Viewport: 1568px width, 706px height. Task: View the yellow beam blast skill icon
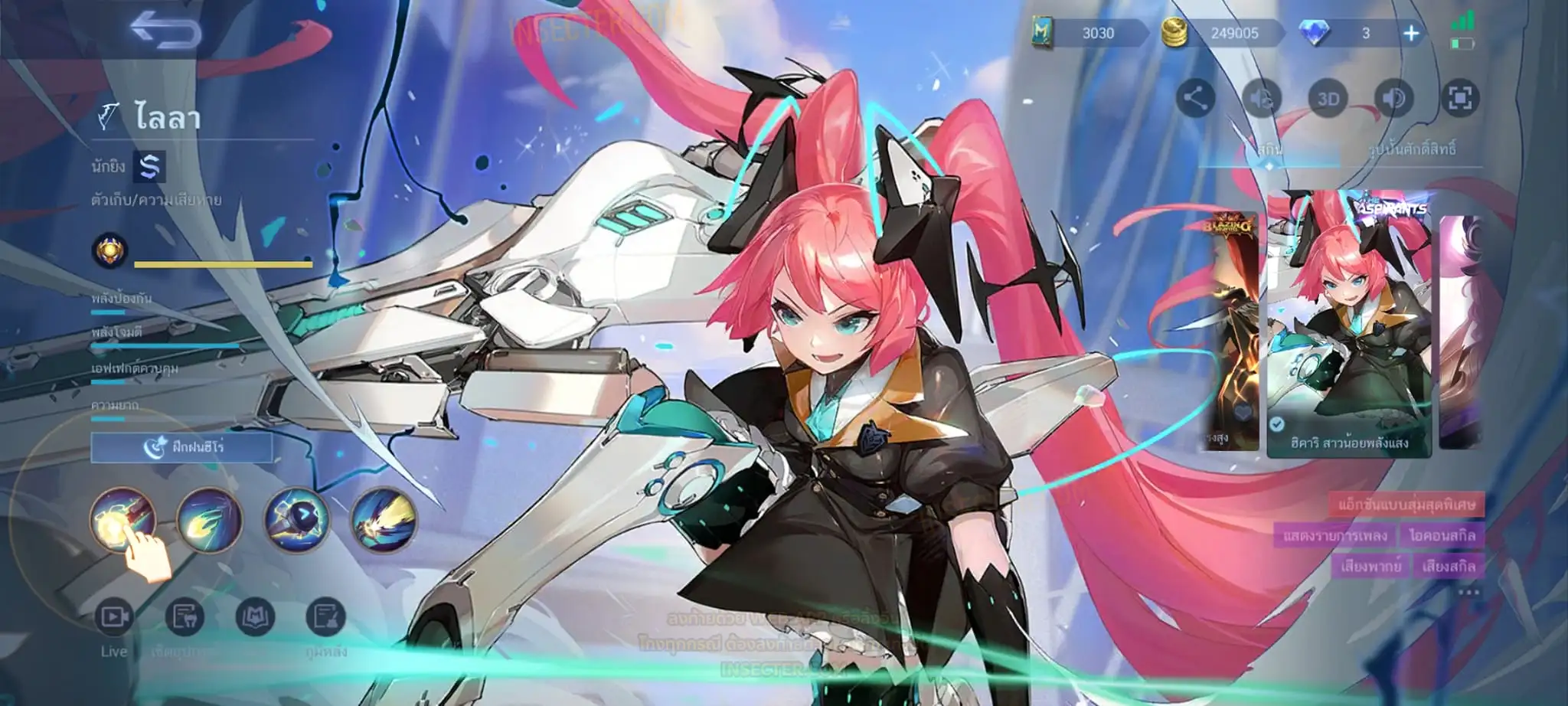(384, 519)
